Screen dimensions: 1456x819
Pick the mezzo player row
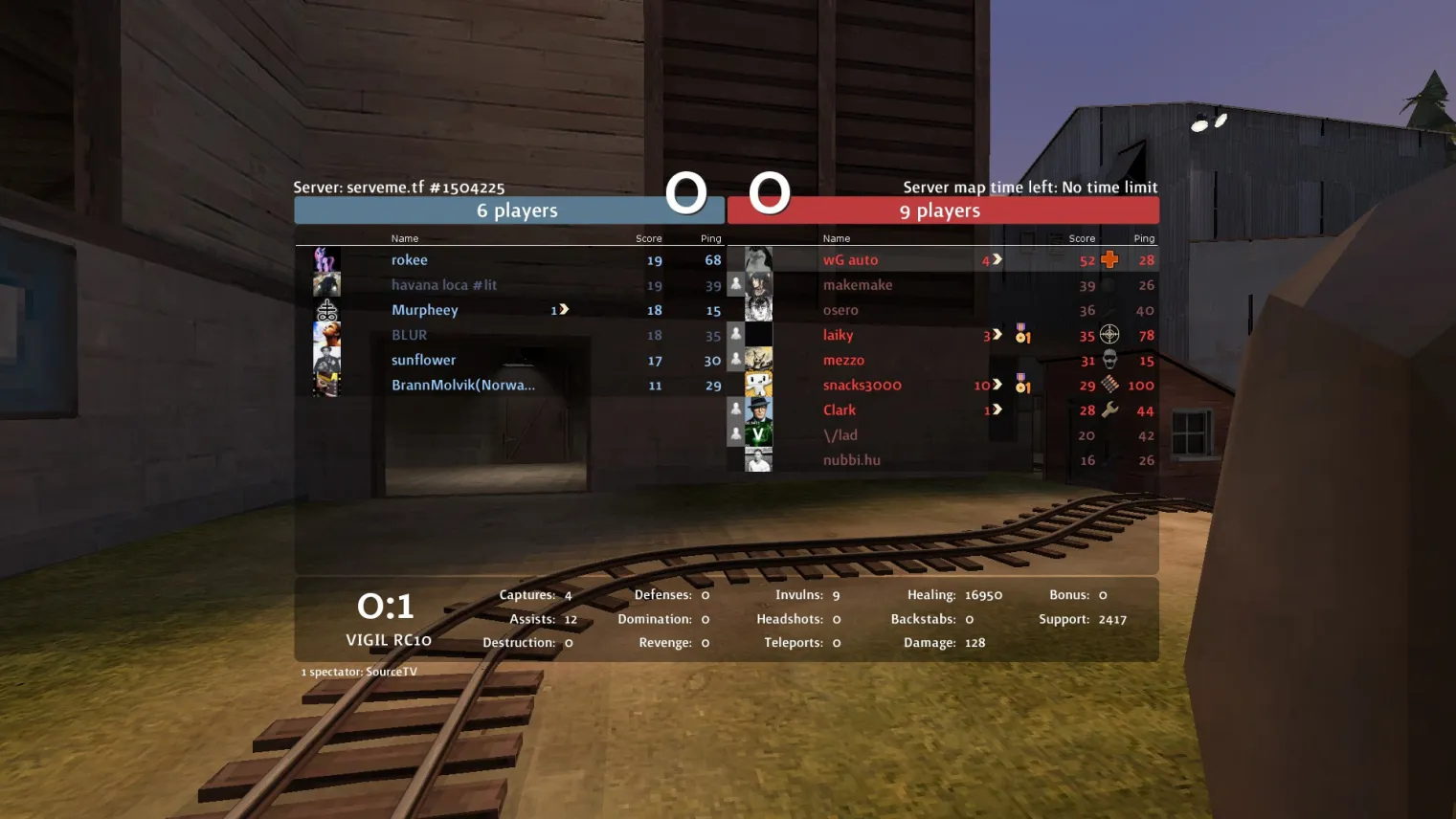[x=843, y=360]
